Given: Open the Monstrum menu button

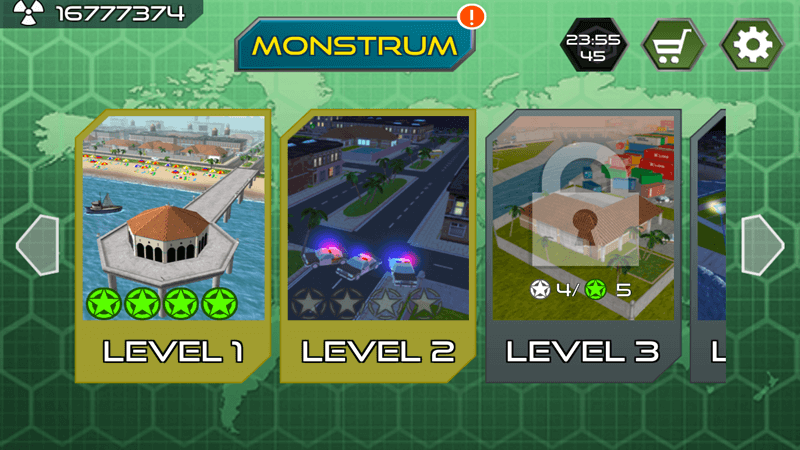Looking at the screenshot, I should (x=355, y=45).
